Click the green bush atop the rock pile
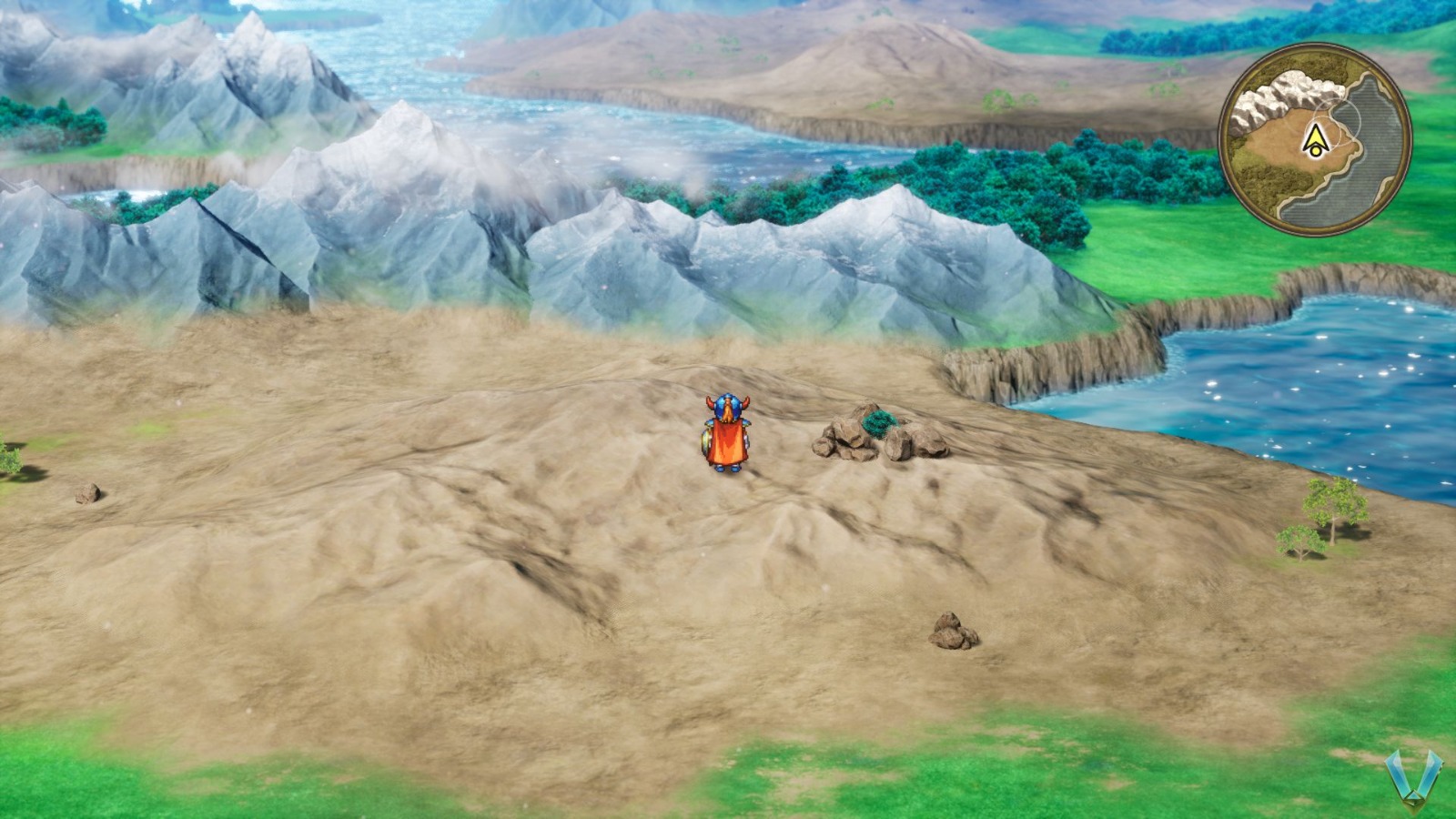 pyautogui.click(x=877, y=421)
